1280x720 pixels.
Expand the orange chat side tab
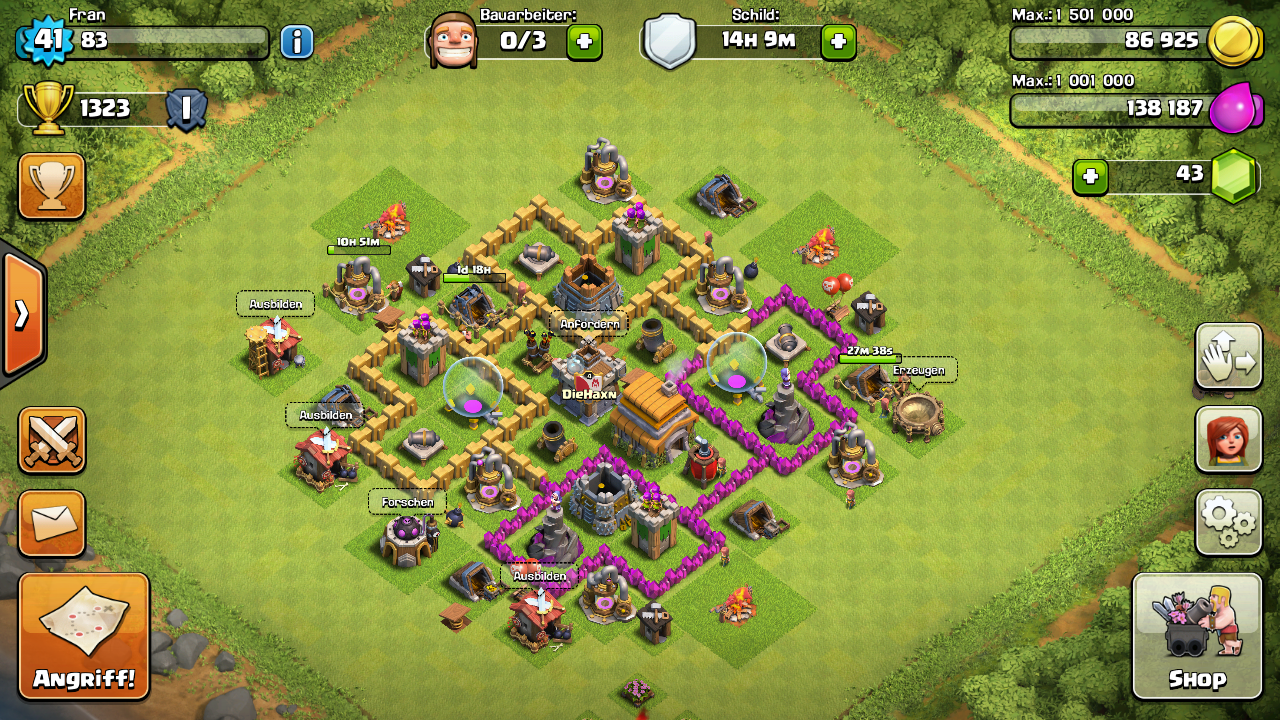point(22,314)
